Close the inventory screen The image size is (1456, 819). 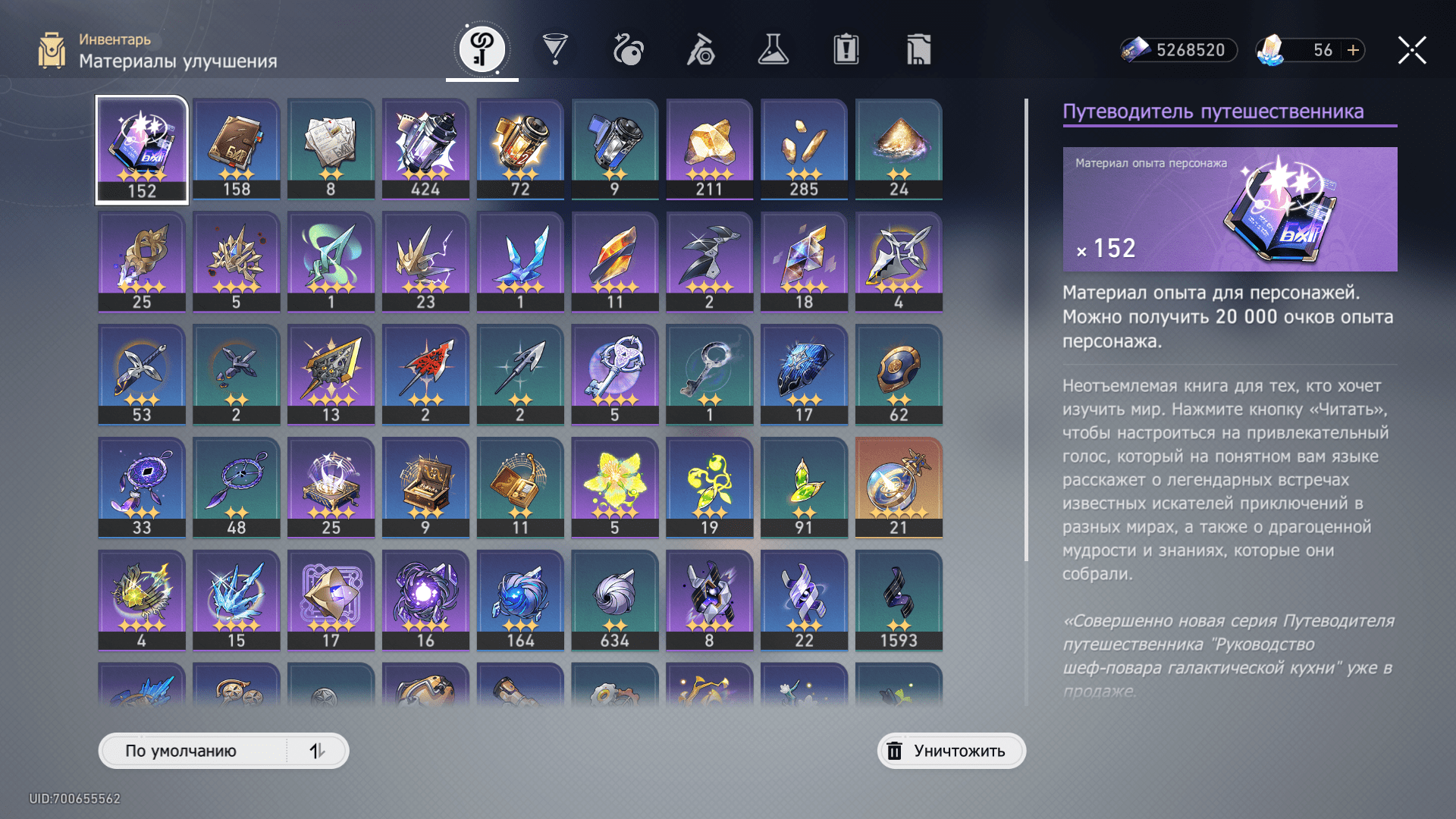tap(1412, 50)
